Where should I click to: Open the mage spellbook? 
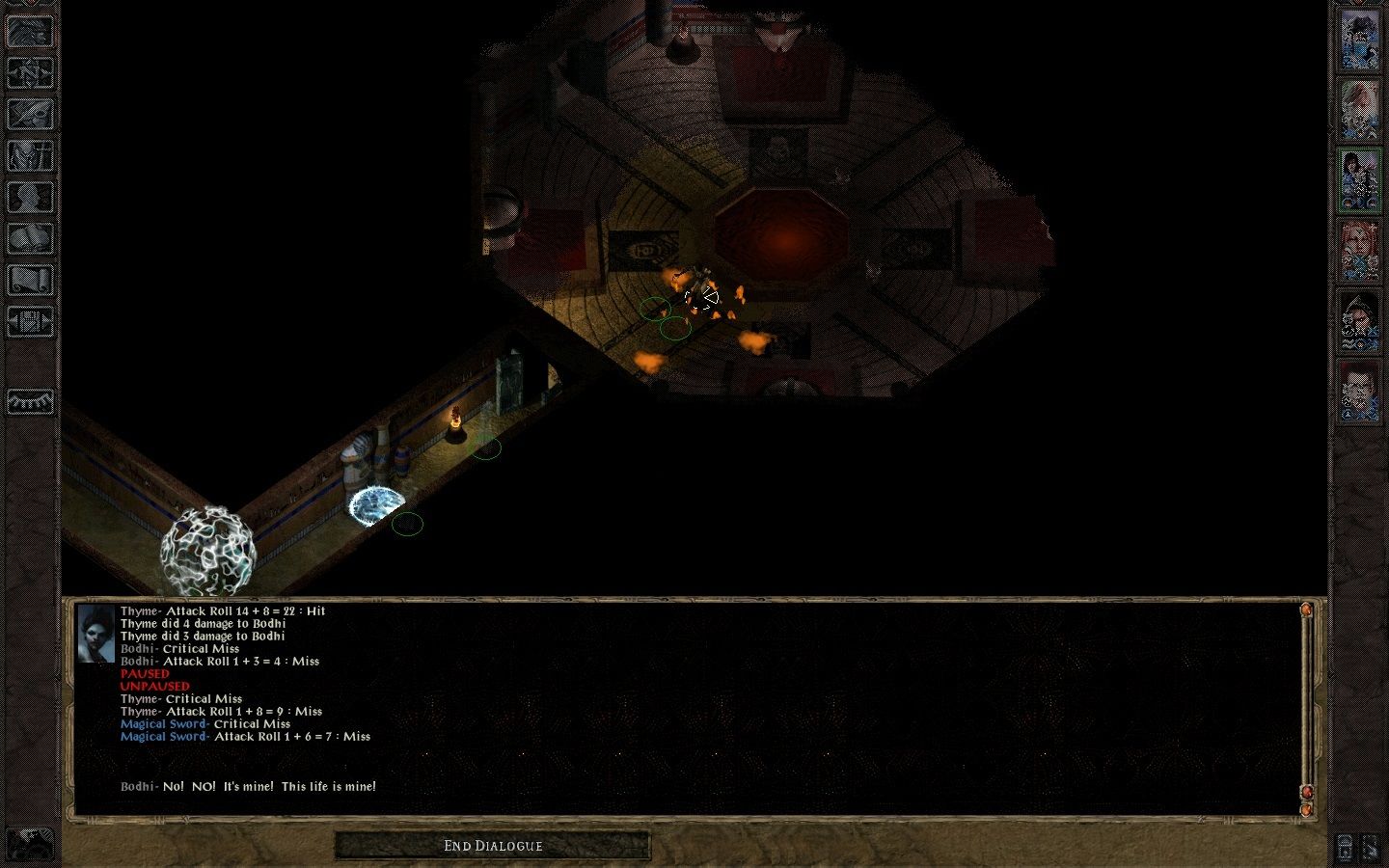[x=30, y=238]
